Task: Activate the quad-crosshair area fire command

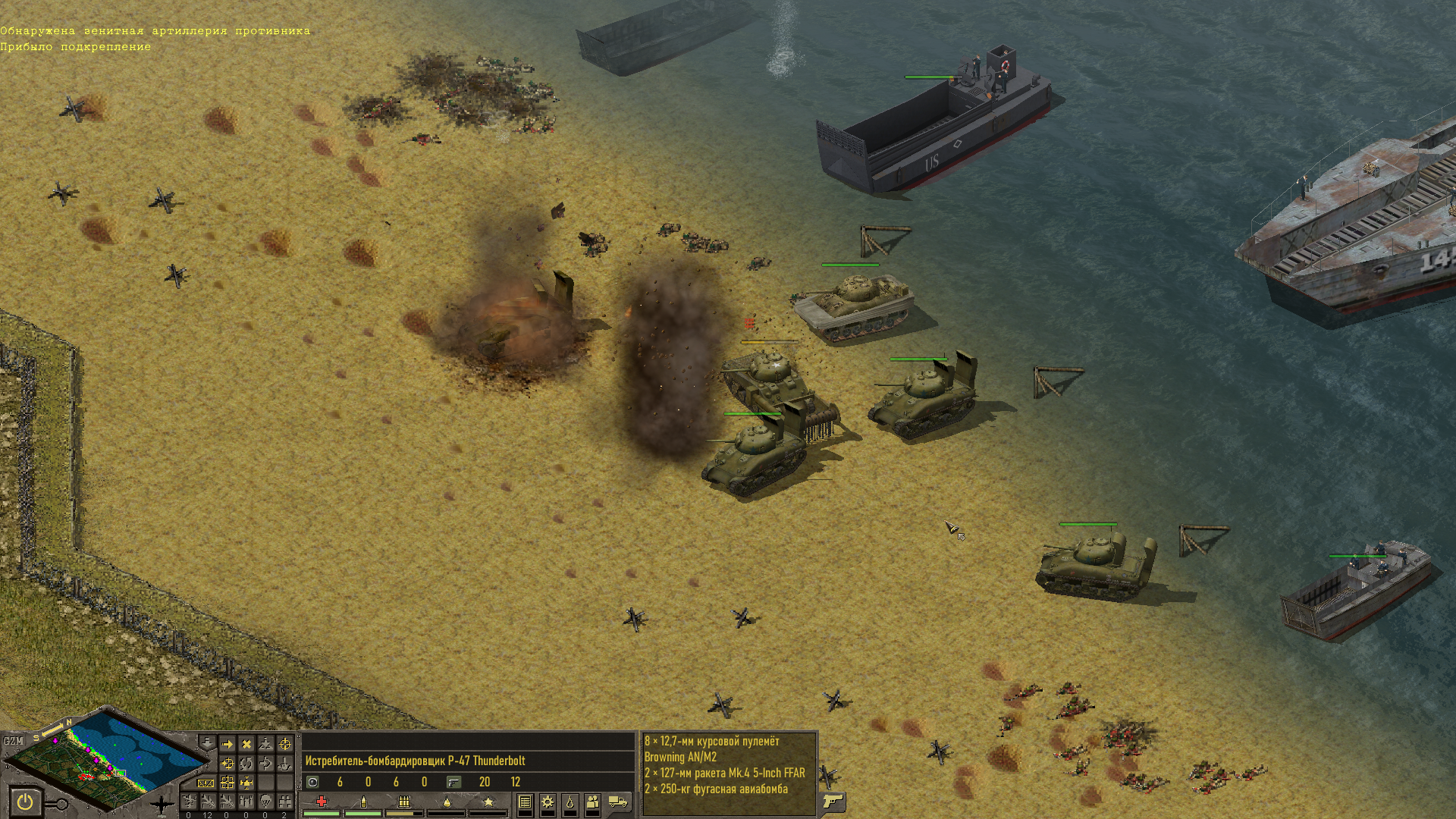Action: [x=227, y=783]
